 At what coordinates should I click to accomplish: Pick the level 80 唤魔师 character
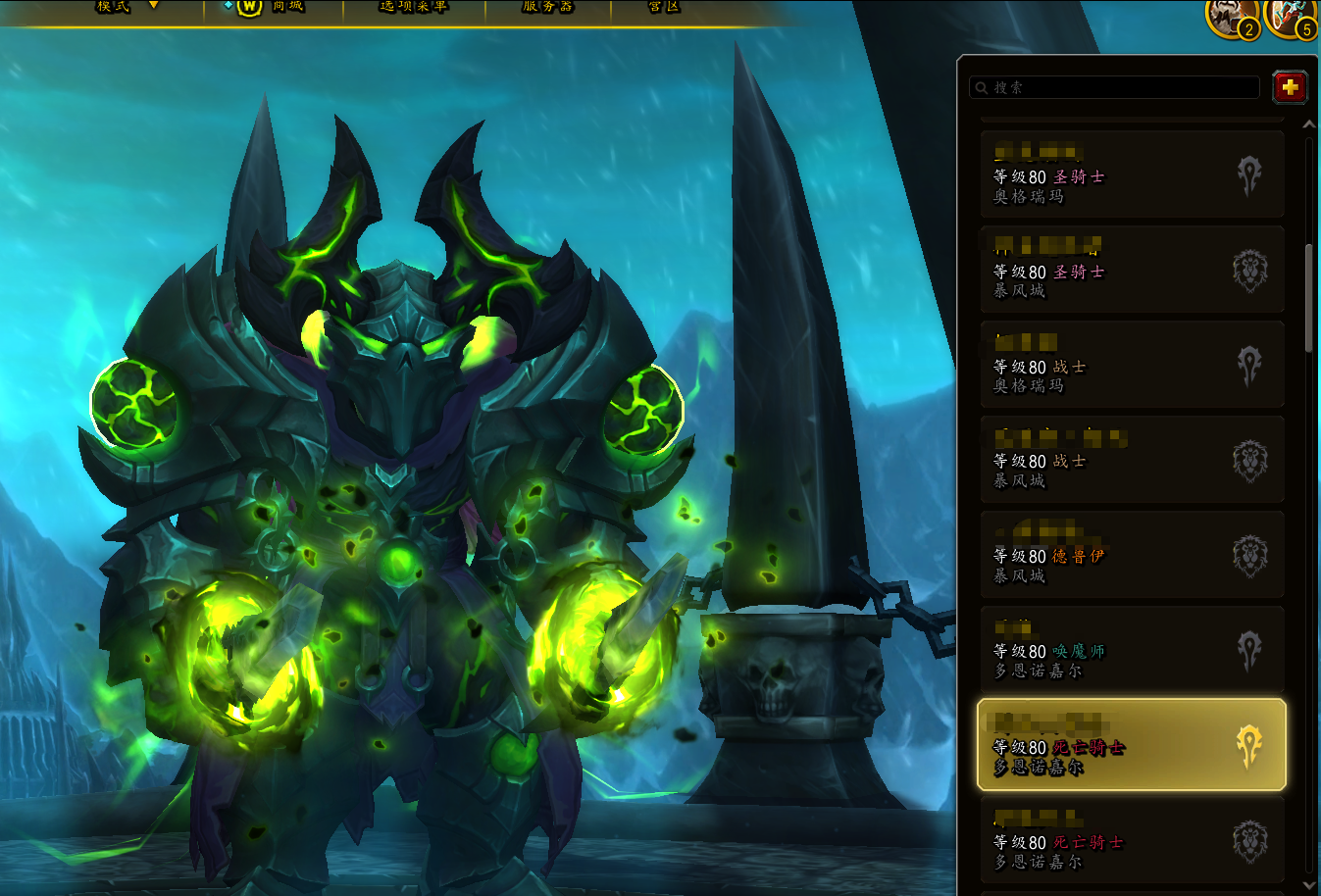1132,650
